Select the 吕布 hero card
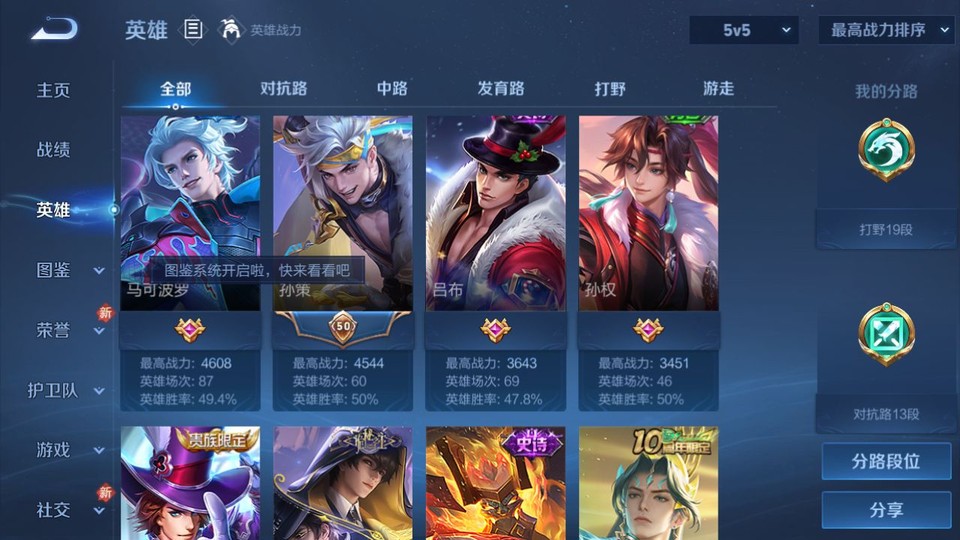Screen dimensions: 960x540 pos(495,215)
